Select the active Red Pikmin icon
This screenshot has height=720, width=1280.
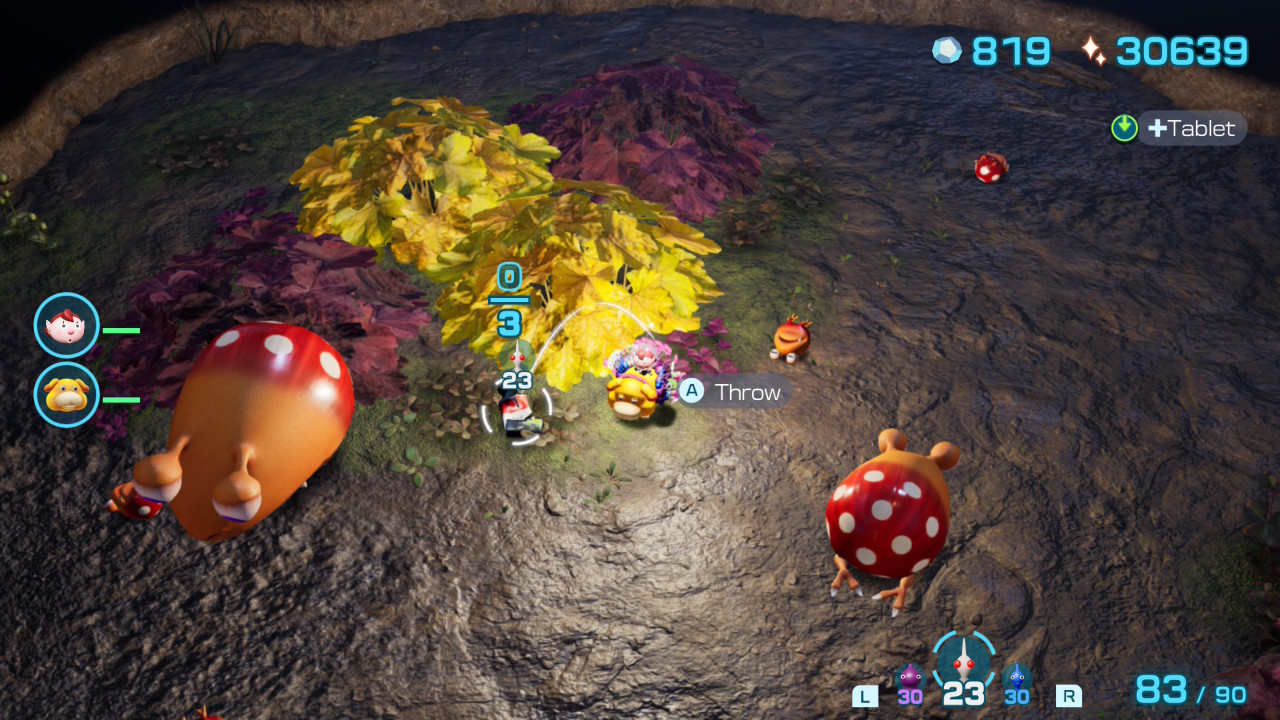coord(964,661)
